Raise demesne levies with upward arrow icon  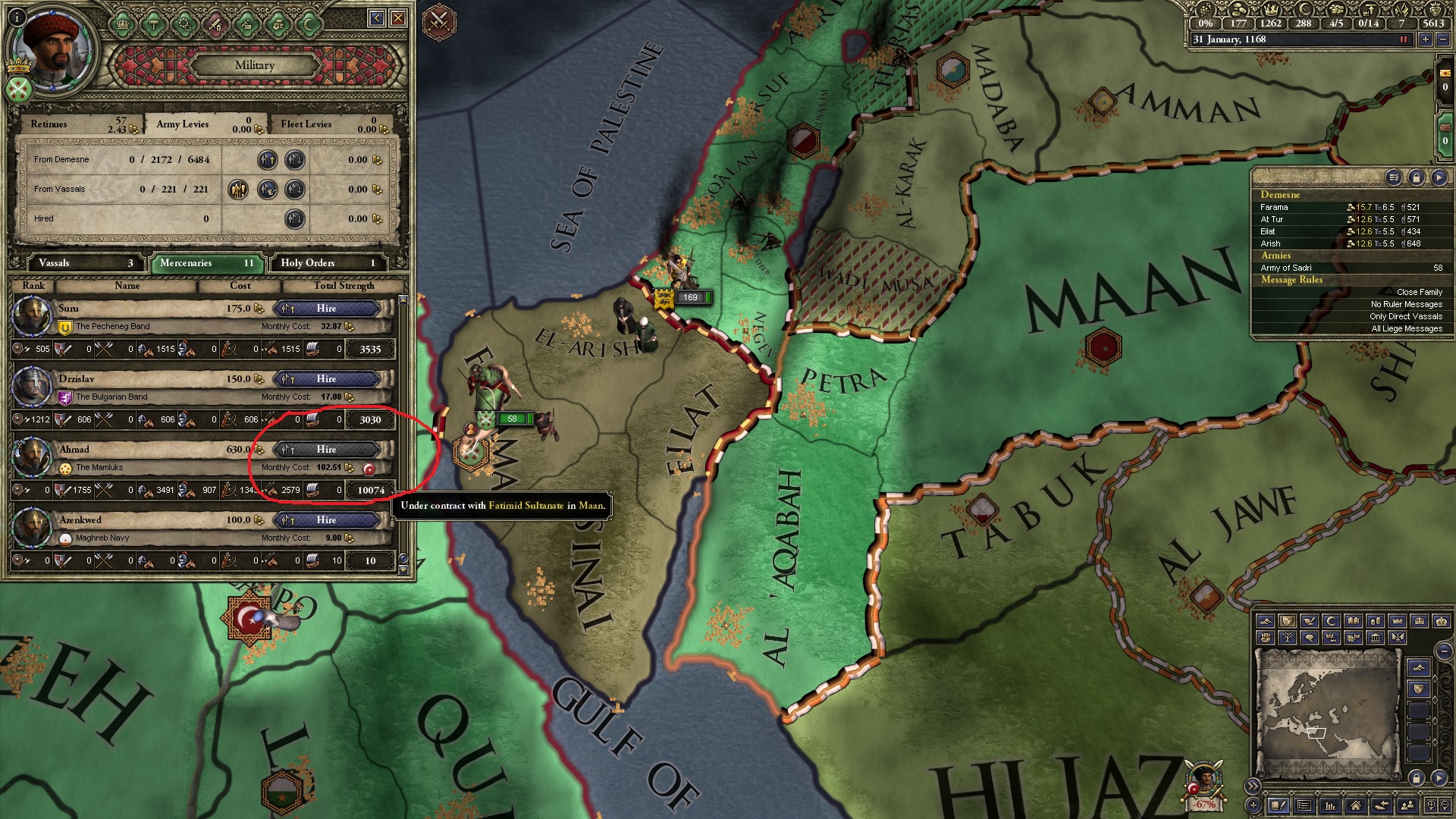click(268, 159)
